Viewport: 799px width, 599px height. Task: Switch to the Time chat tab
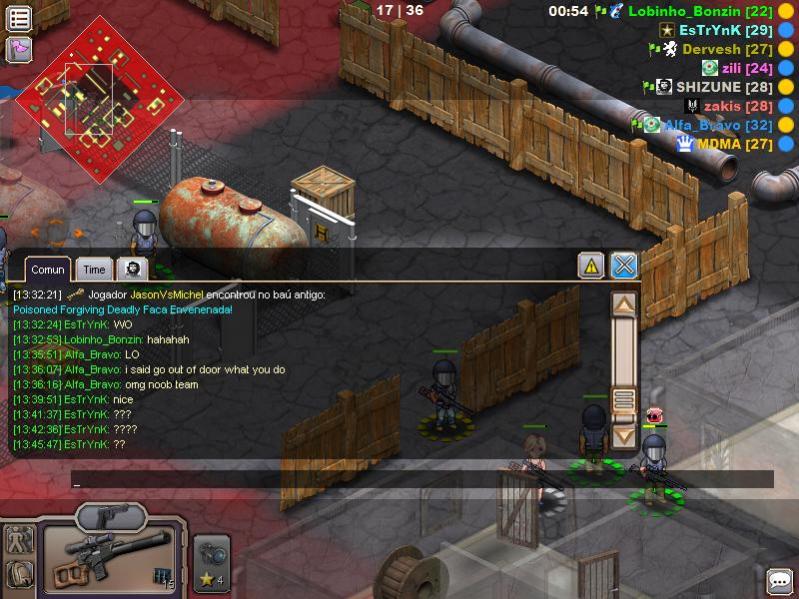[94, 269]
